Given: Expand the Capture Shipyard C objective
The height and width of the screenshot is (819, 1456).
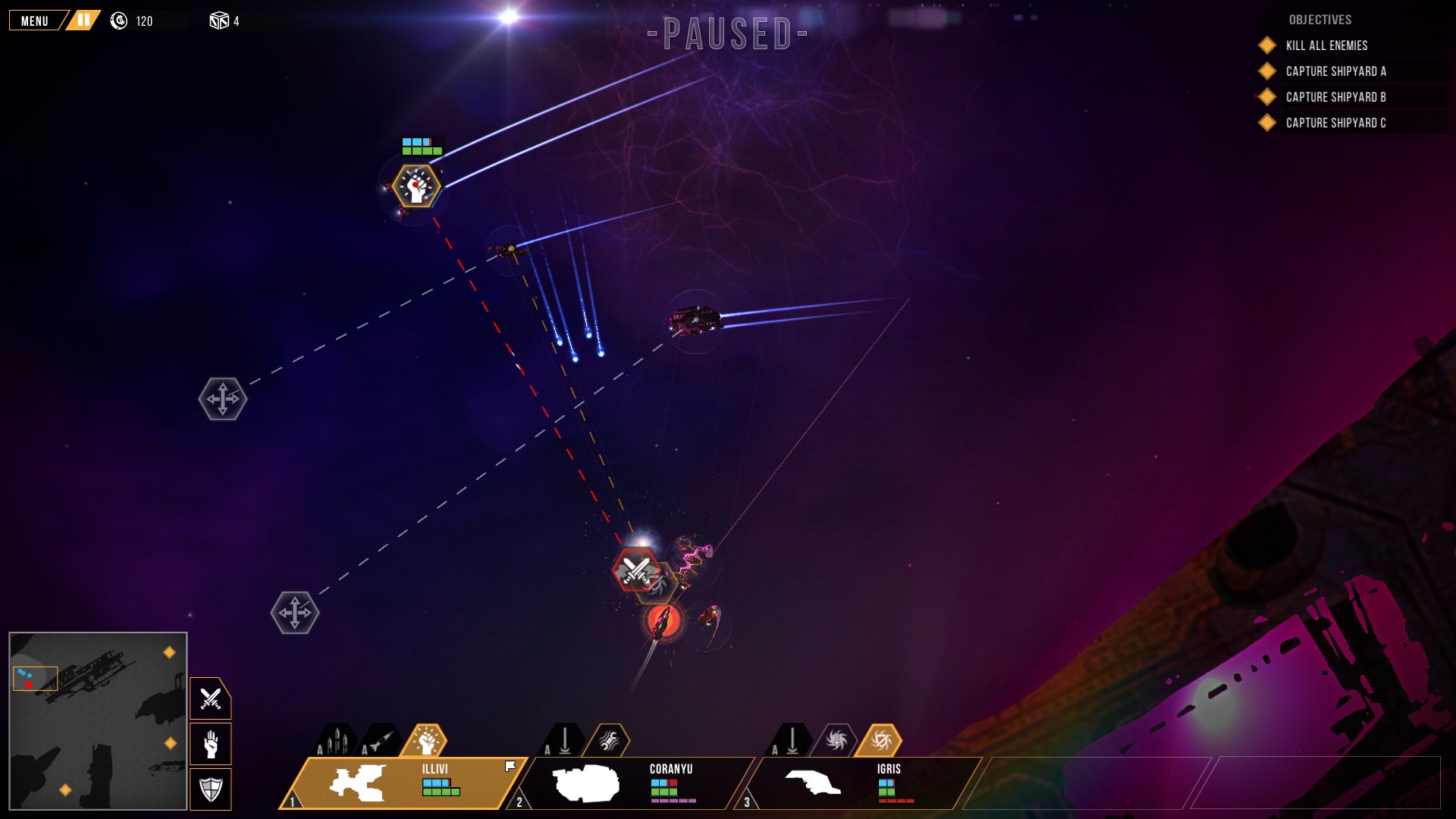Looking at the screenshot, I should tap(1335, 122).
